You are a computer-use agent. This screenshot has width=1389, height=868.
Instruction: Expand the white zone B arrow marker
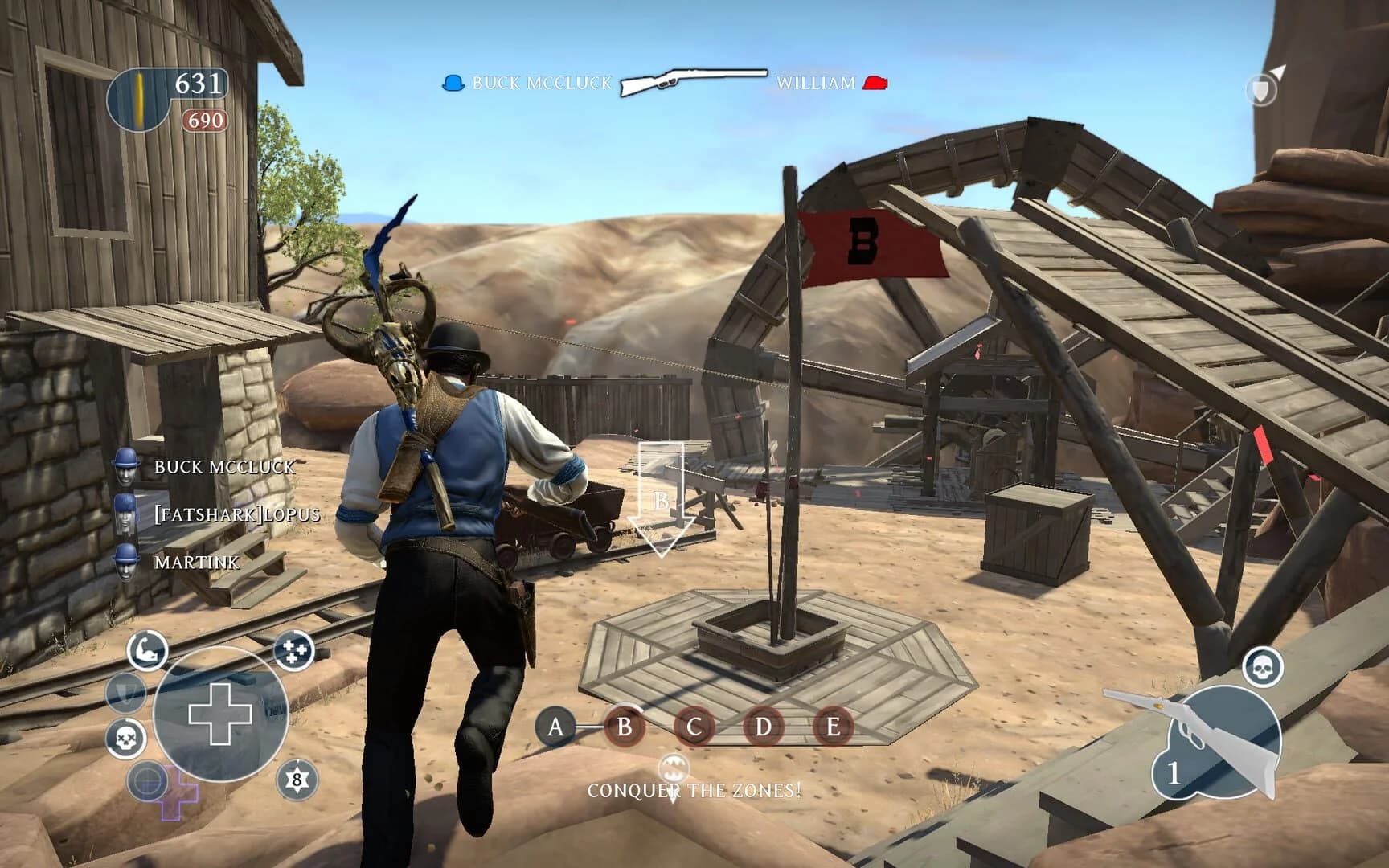click(x=662, y=497)
